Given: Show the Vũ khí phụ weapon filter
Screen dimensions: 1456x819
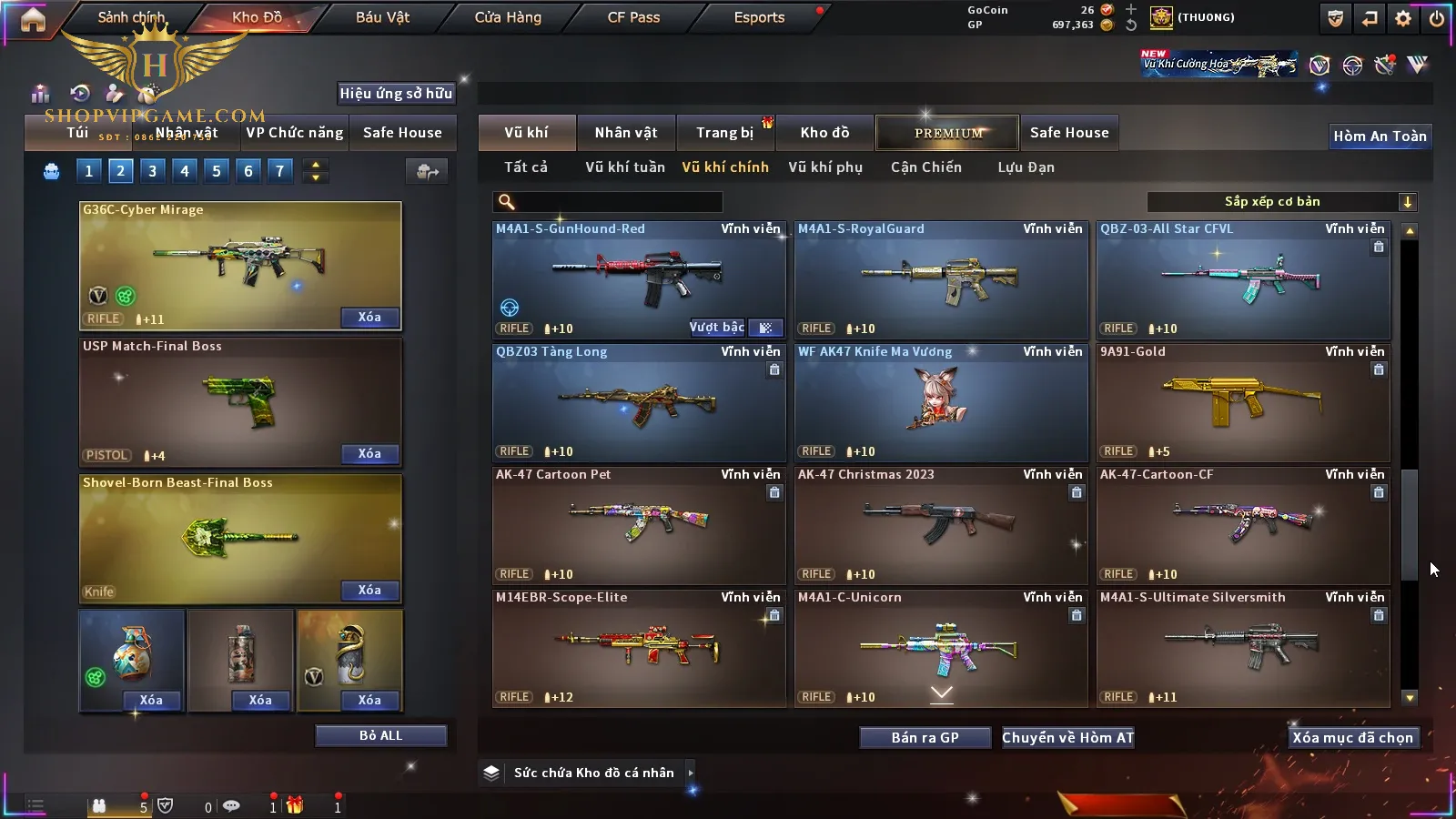Looking at the screenshot, I should tap(824, 167).
